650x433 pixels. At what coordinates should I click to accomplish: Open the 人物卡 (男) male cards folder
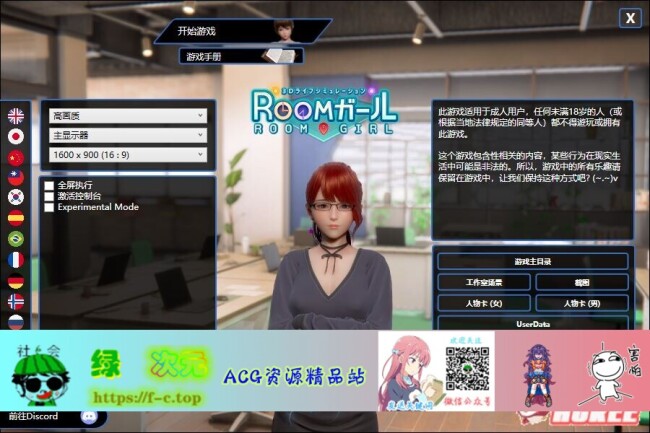pos(581,303)
